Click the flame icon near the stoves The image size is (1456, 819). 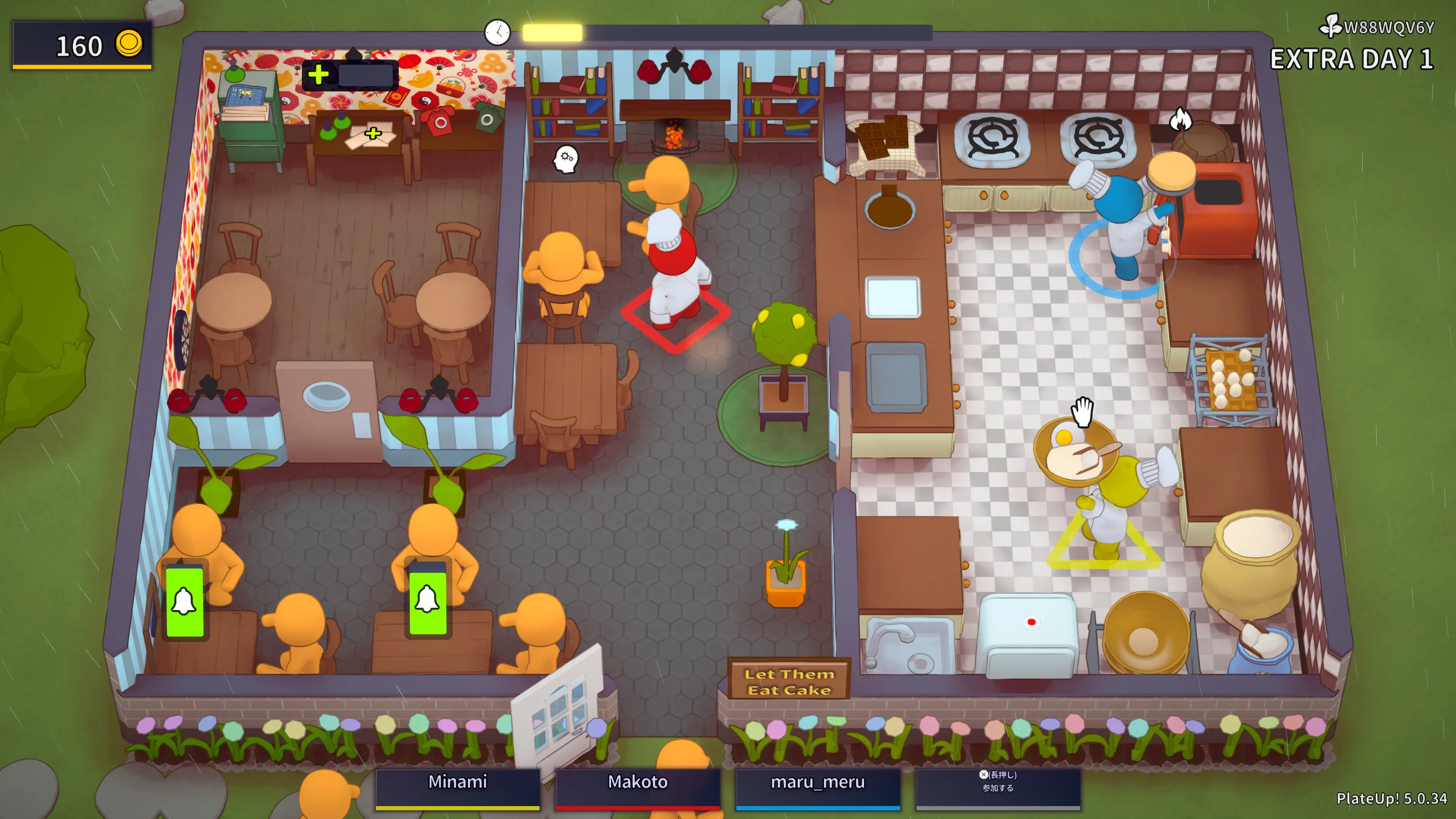click(x=1181, y=119)
